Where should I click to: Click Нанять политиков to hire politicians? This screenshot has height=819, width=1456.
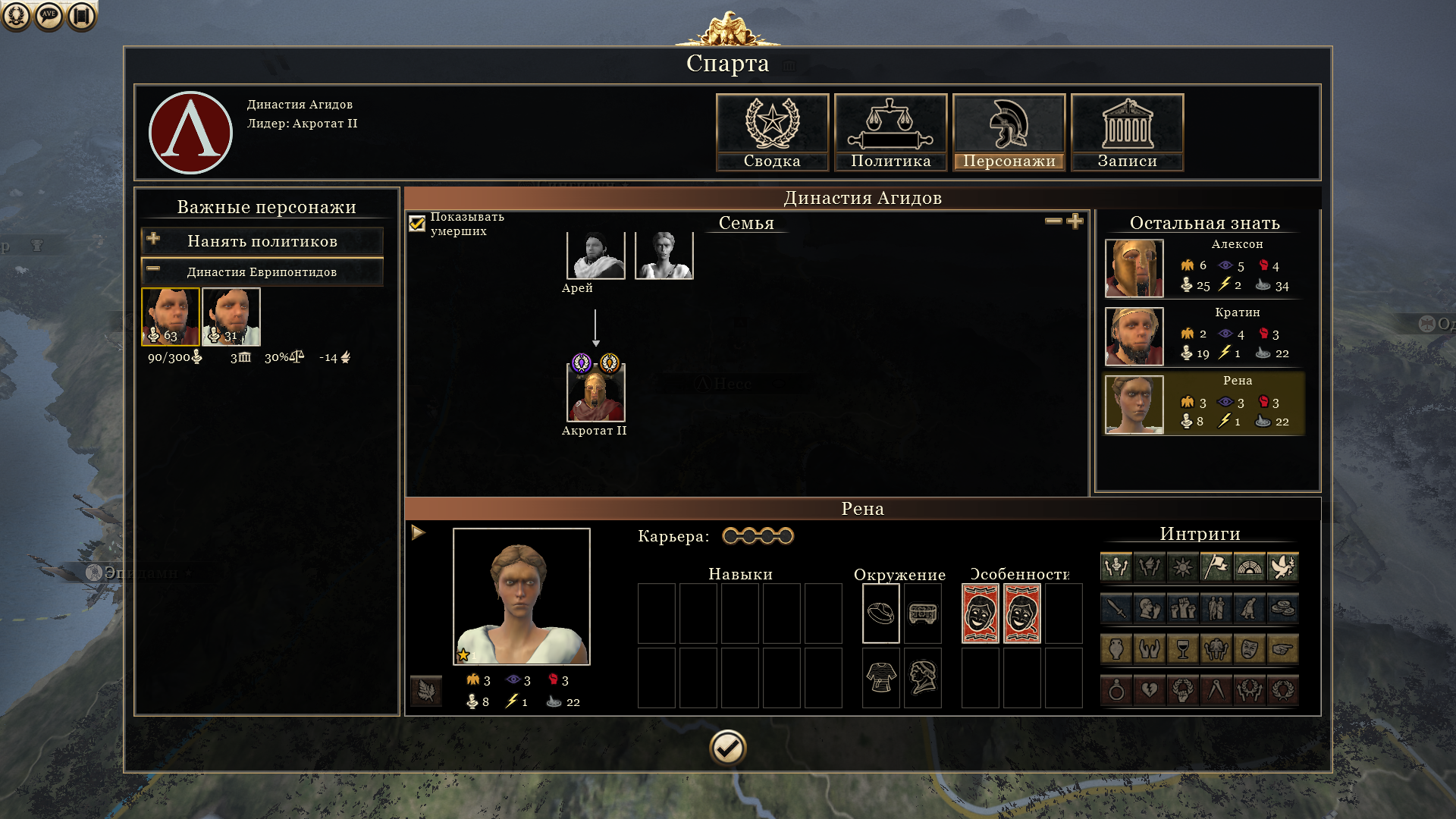pos(262,241)
